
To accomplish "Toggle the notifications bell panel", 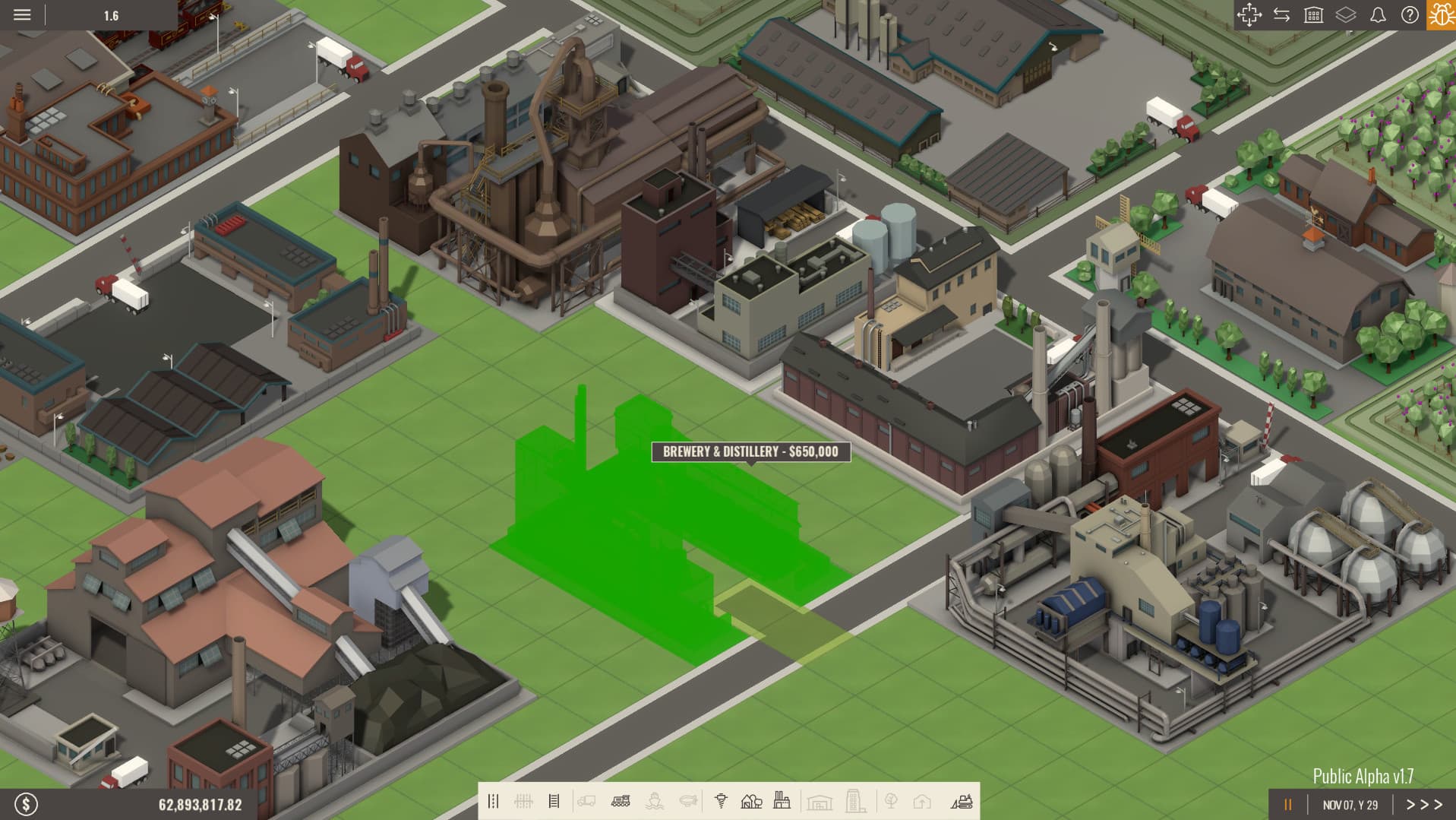I will coord(1377,14).
